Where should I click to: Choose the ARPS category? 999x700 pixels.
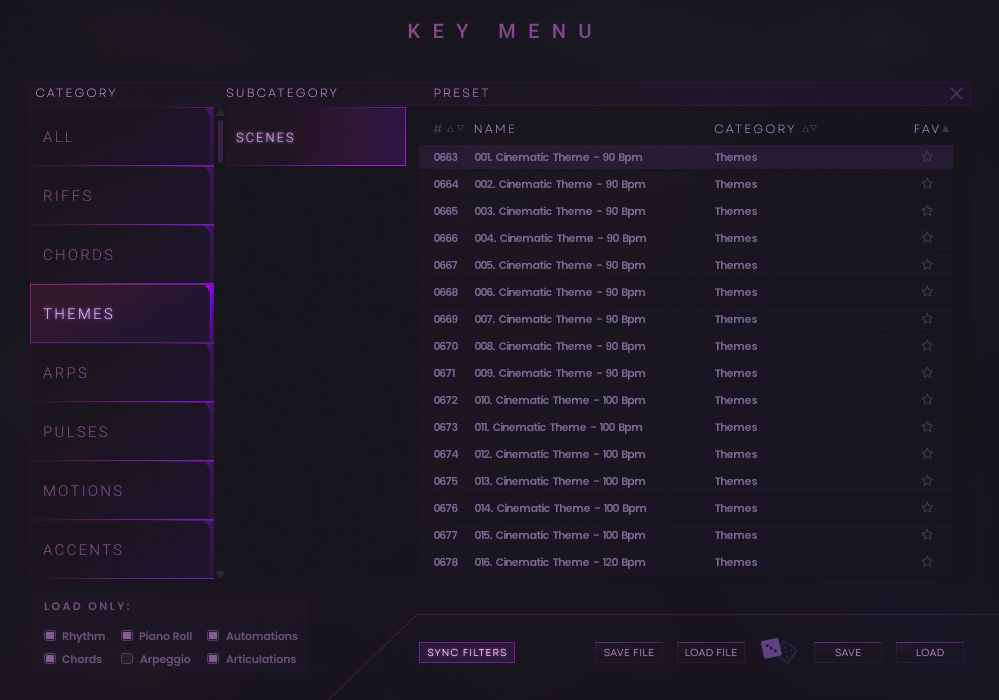120,373
